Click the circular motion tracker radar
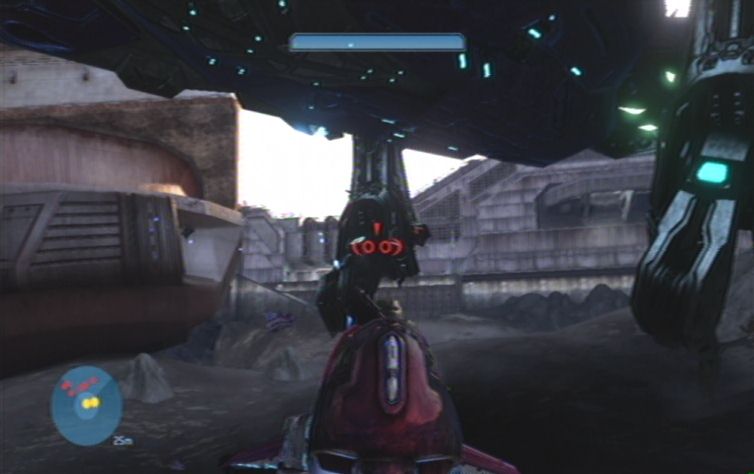Viewport: 754px width, 474px height. pyautogui.click(x=86, y=405)
